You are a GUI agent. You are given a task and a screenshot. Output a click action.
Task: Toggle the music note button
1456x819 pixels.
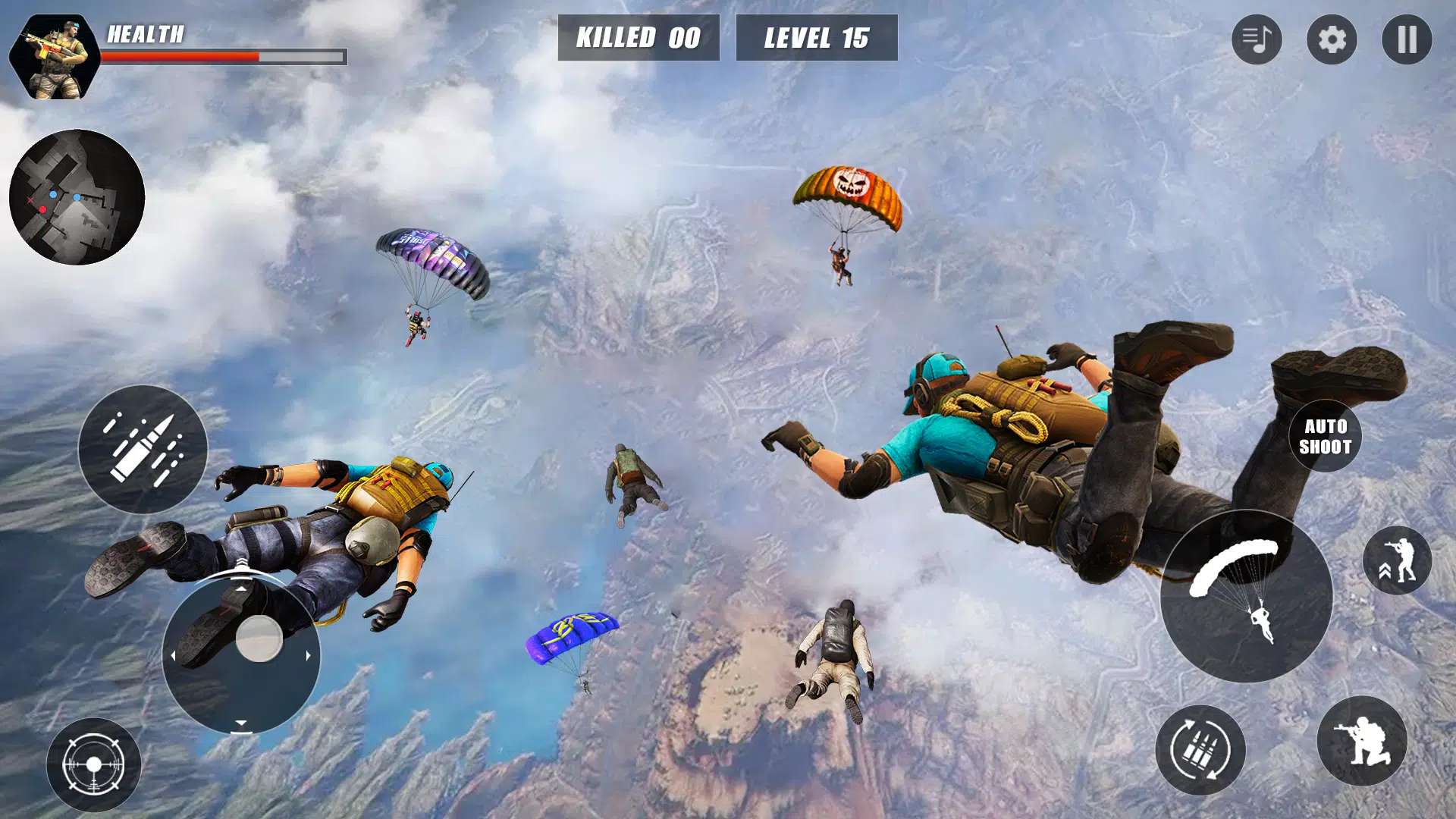1257,39
